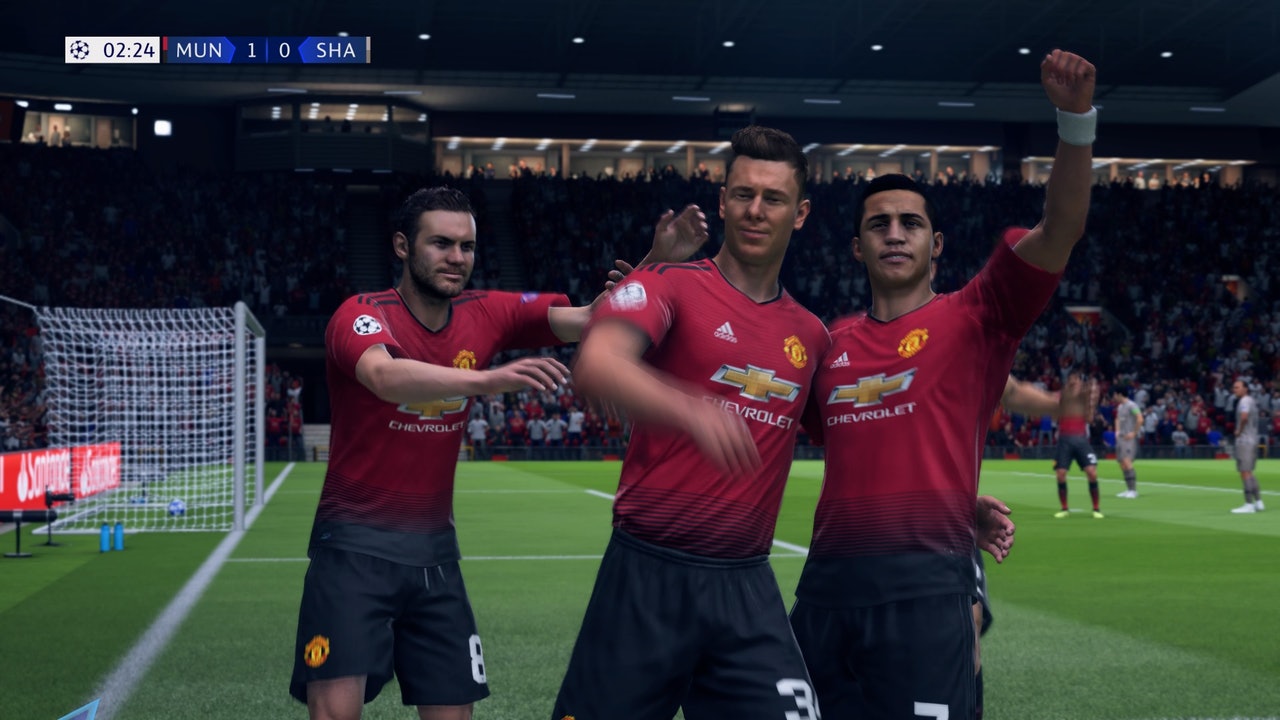
Task: Select the SHA team label on the scoreboard
Action: tap(336, 49)
